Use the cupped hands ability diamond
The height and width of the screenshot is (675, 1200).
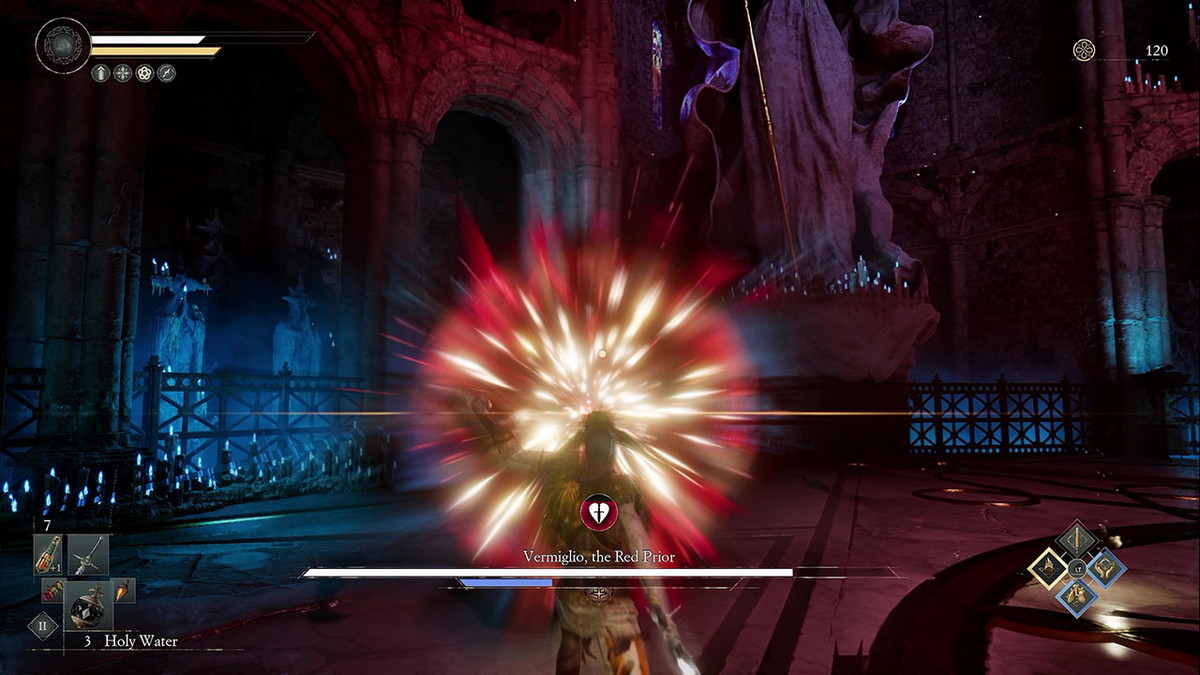1106,568
